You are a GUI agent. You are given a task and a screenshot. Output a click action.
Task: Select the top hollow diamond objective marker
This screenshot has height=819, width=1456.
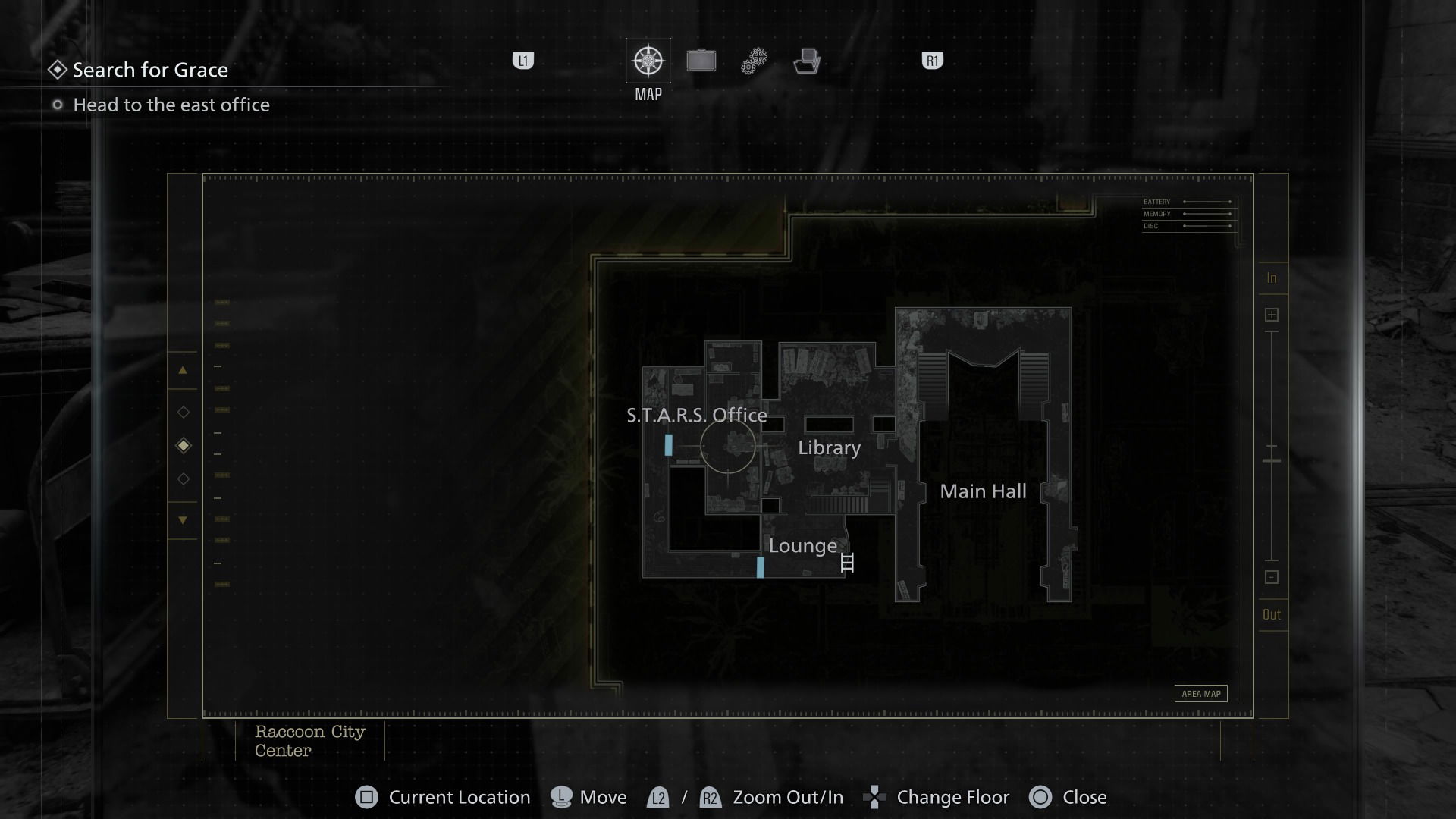[183, 412]
